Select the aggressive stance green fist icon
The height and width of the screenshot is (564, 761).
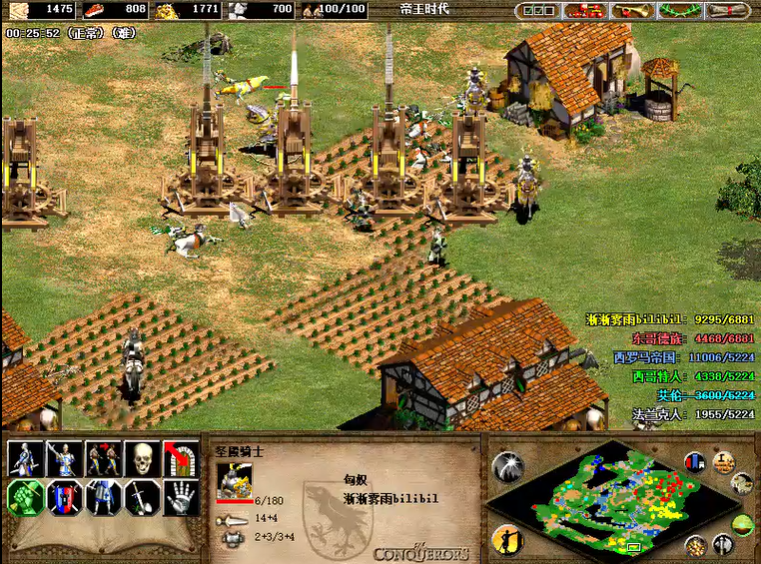point(25,497)
